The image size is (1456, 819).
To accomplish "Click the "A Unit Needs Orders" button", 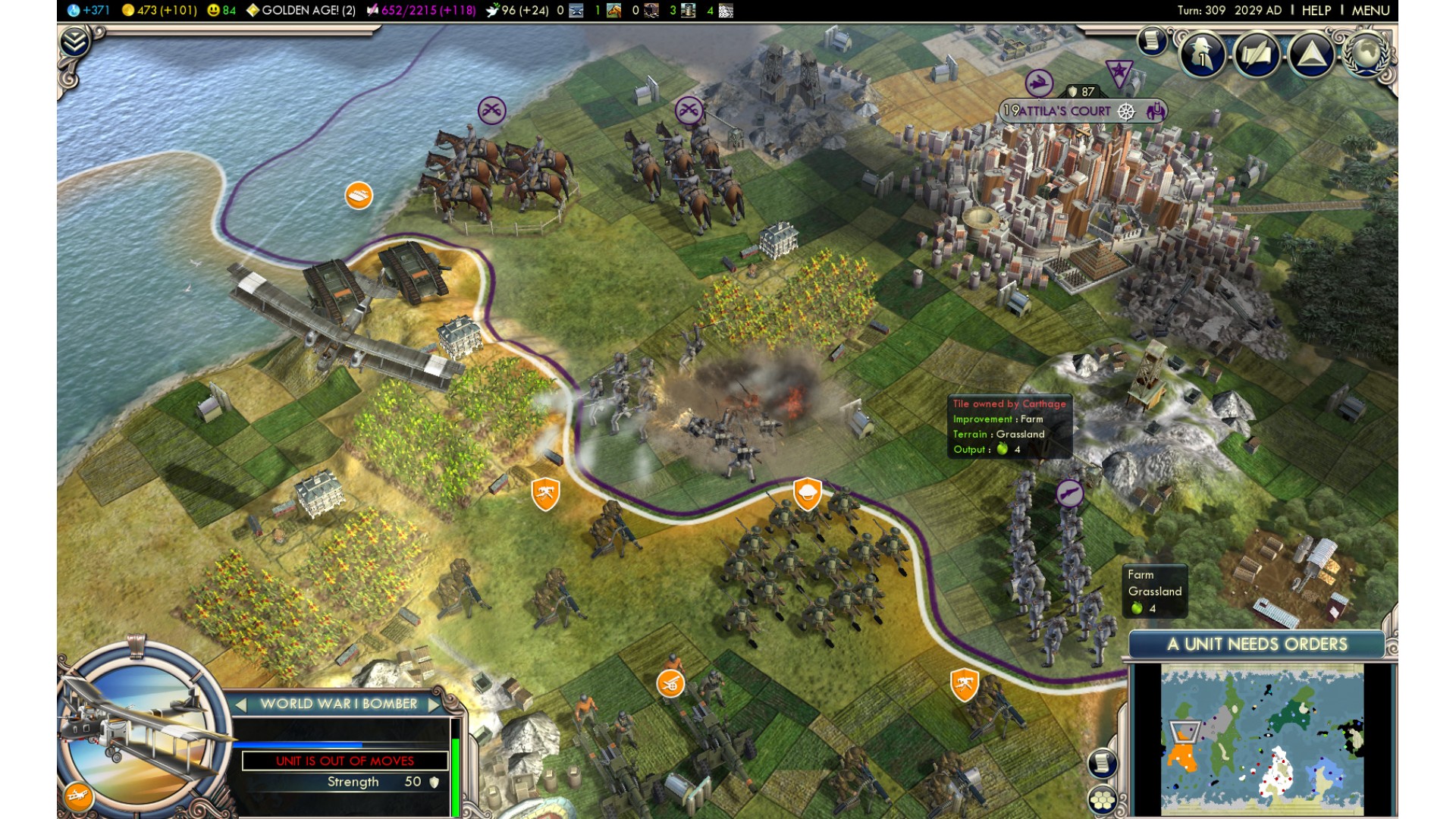I will tap(1257, 645).
